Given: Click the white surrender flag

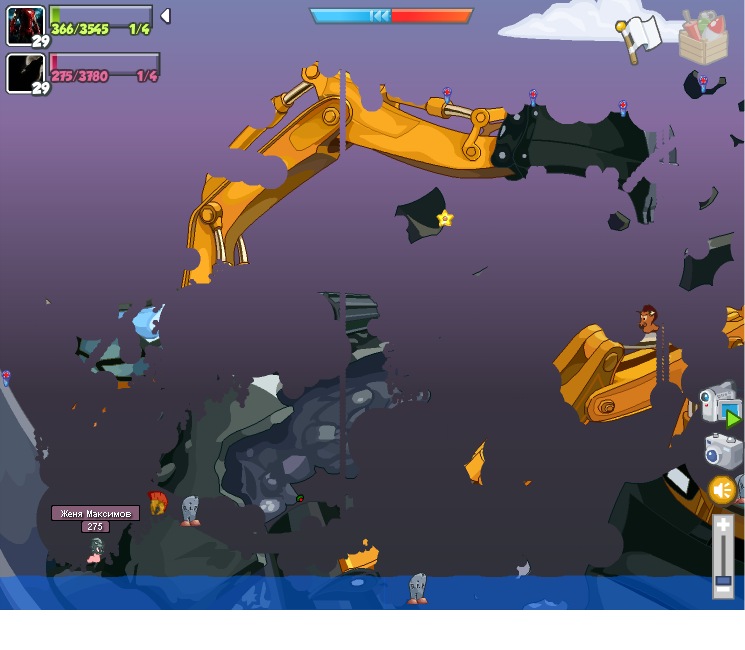Looking at the screenshot, I should point(640,37).
